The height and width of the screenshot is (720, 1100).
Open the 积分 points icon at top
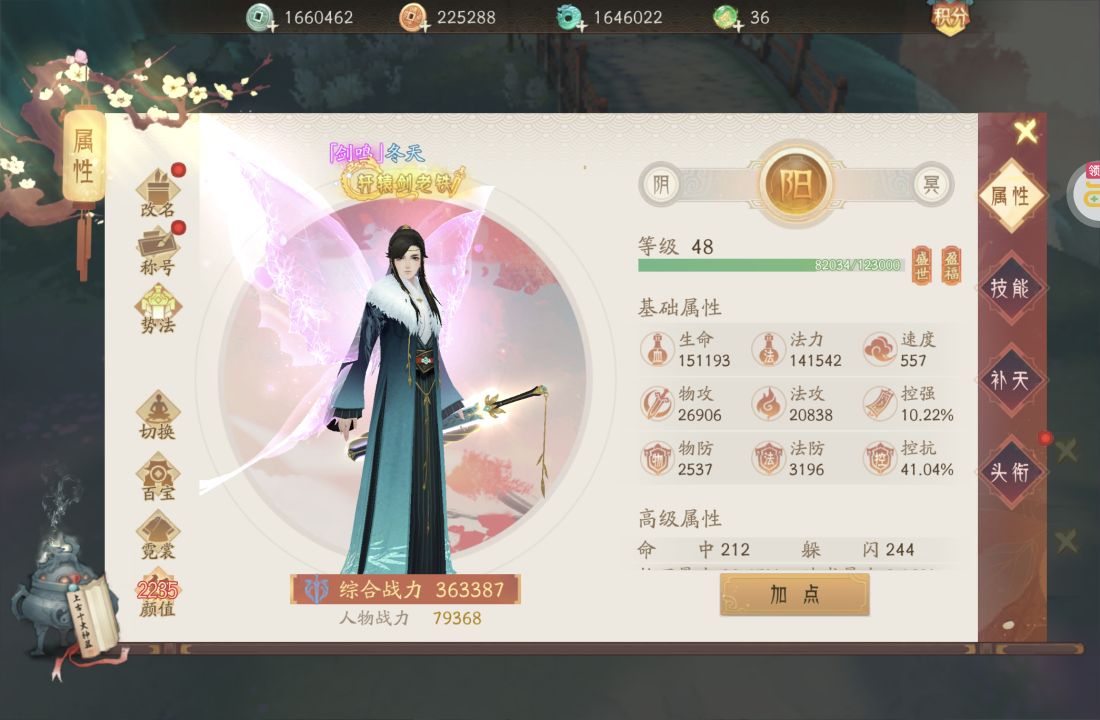click(950, 17)
